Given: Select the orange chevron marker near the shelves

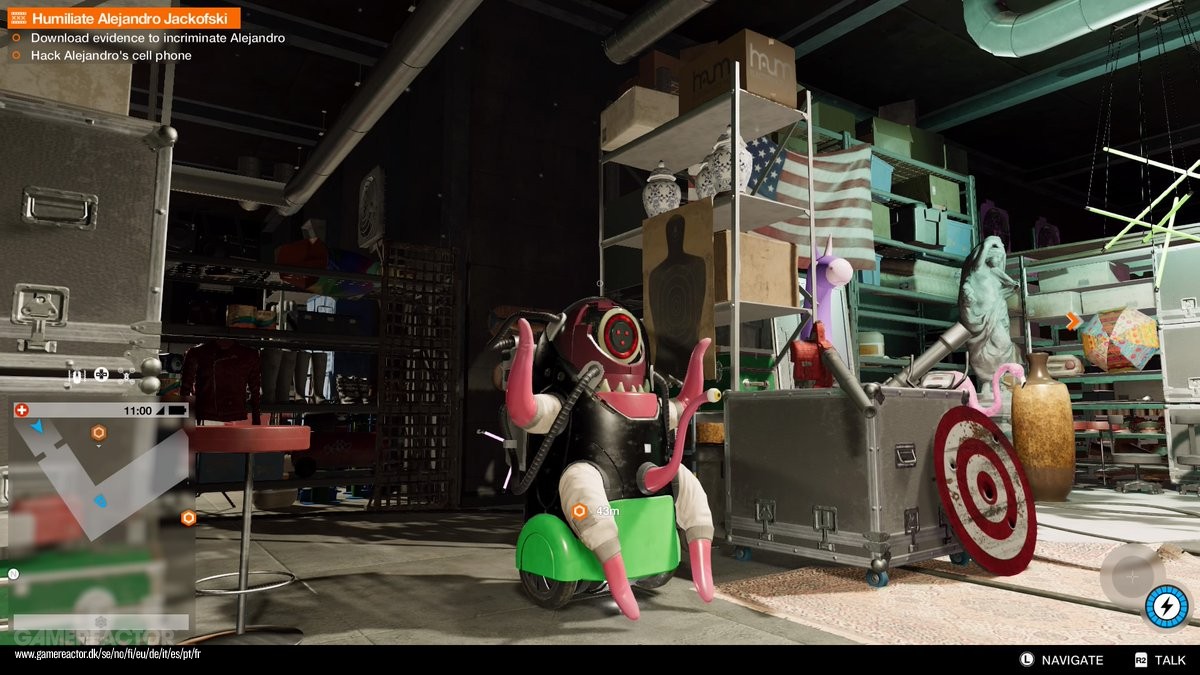Looking at the screenshot, I should pyautogui.click(x=1073, y=321).
